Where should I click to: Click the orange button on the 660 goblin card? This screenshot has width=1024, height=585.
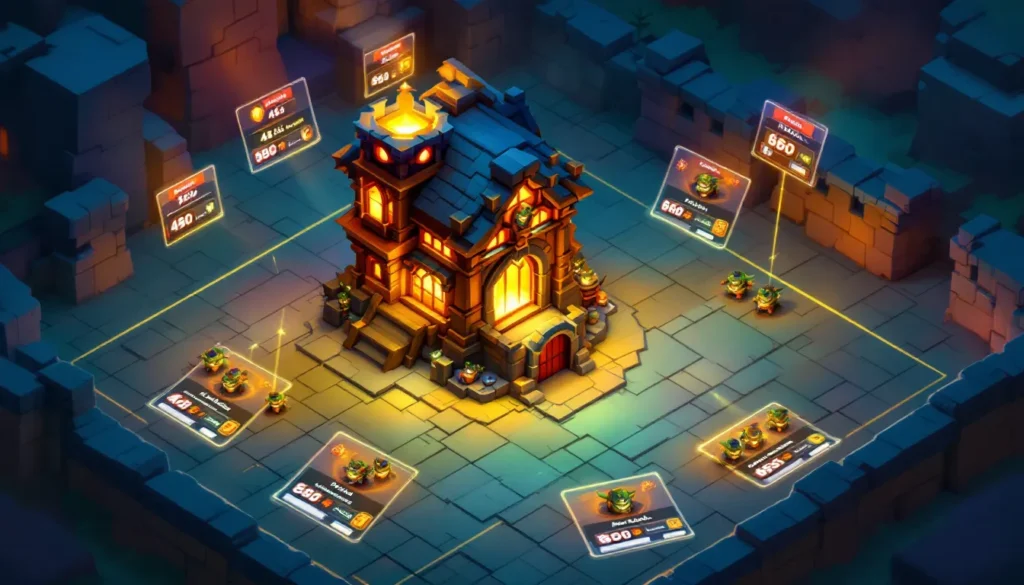pyautogui.click(x=719, y=228)
